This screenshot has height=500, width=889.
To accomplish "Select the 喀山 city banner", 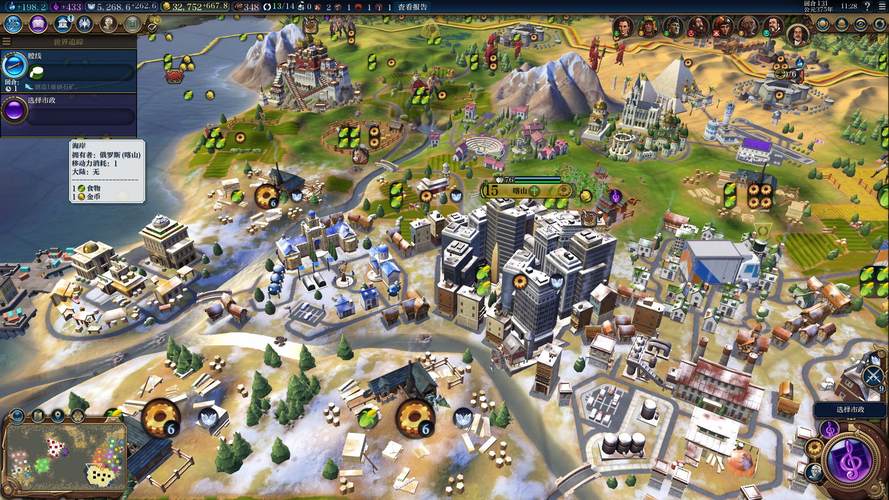I will [519, 190].
